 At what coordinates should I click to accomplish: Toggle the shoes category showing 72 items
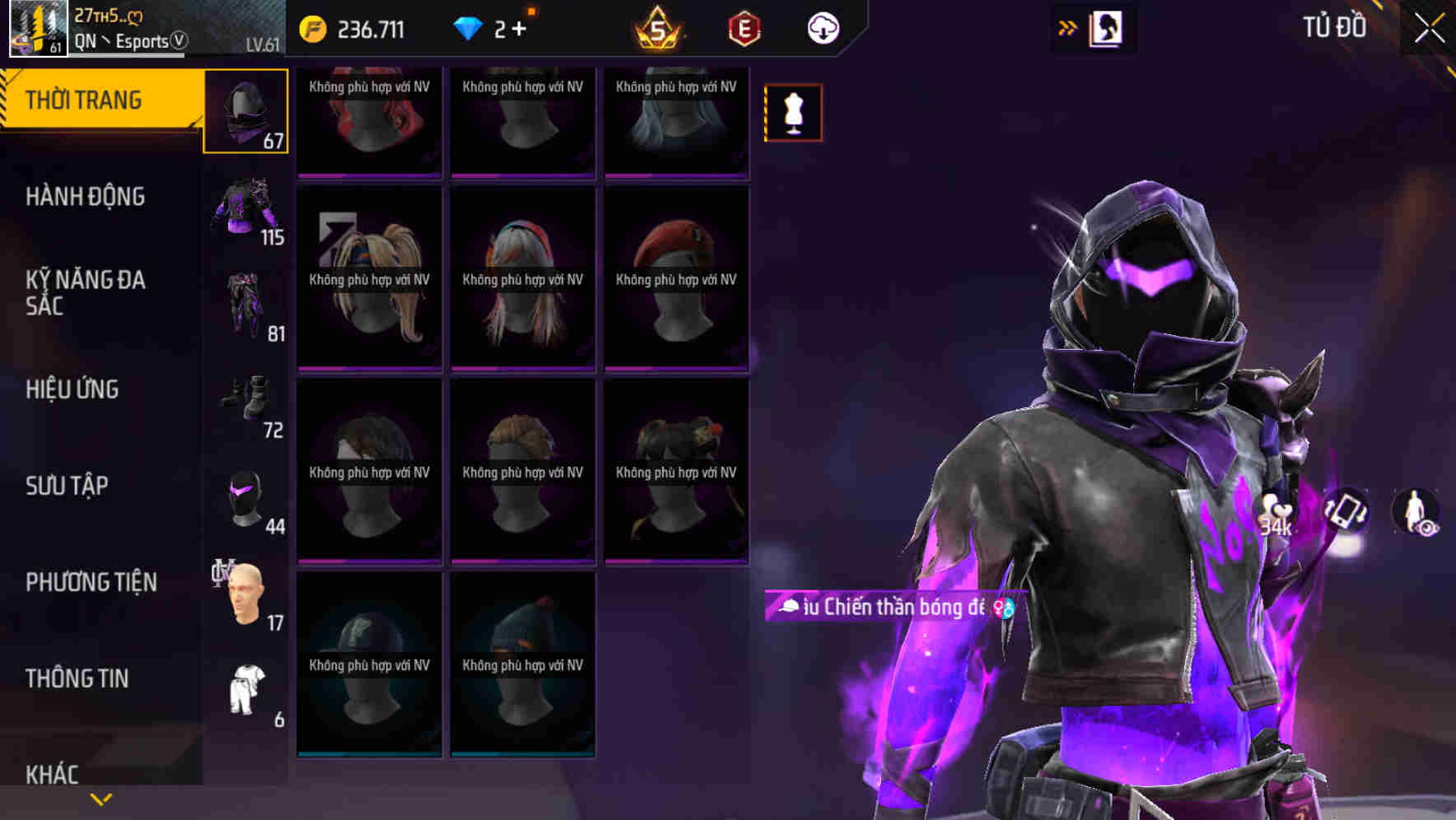click(x=245, y=403)
